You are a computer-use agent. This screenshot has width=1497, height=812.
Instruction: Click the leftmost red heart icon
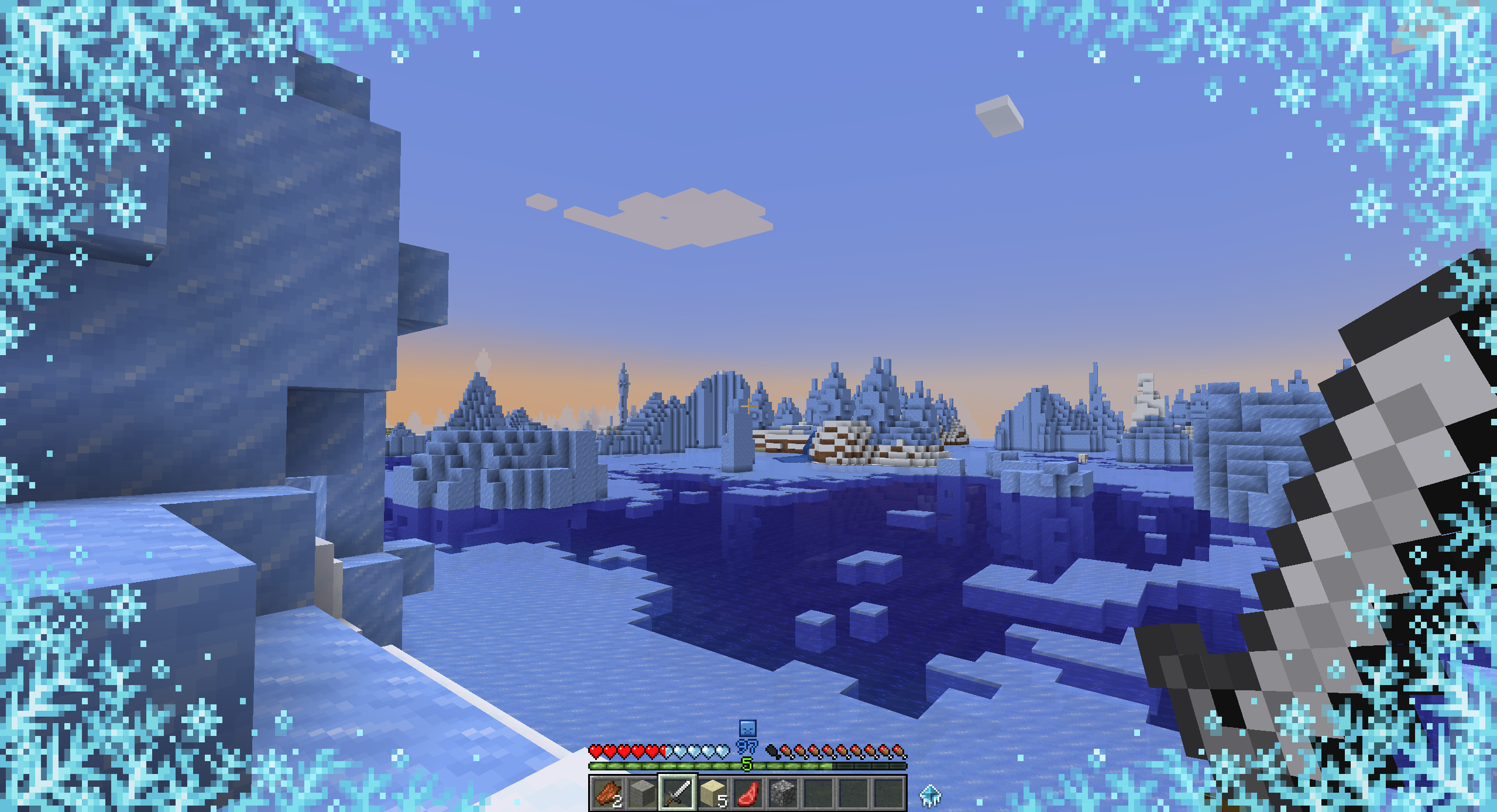[596, 752]
